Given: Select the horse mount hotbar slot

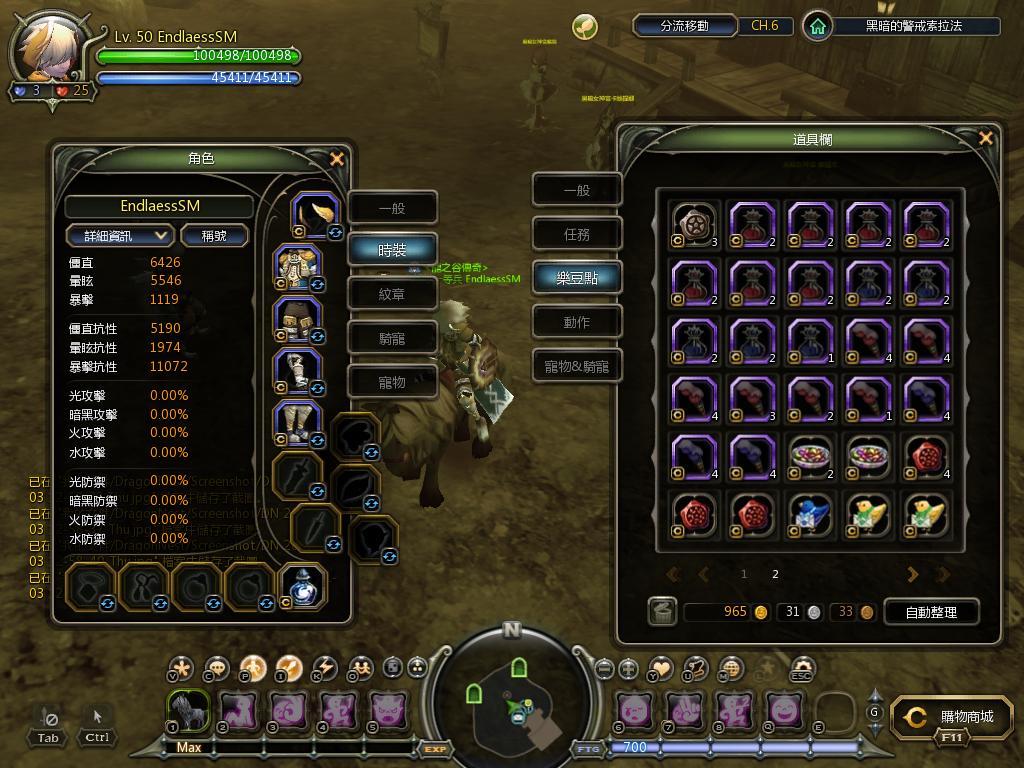Looking at the screenshot, I should tap(187, 709).
